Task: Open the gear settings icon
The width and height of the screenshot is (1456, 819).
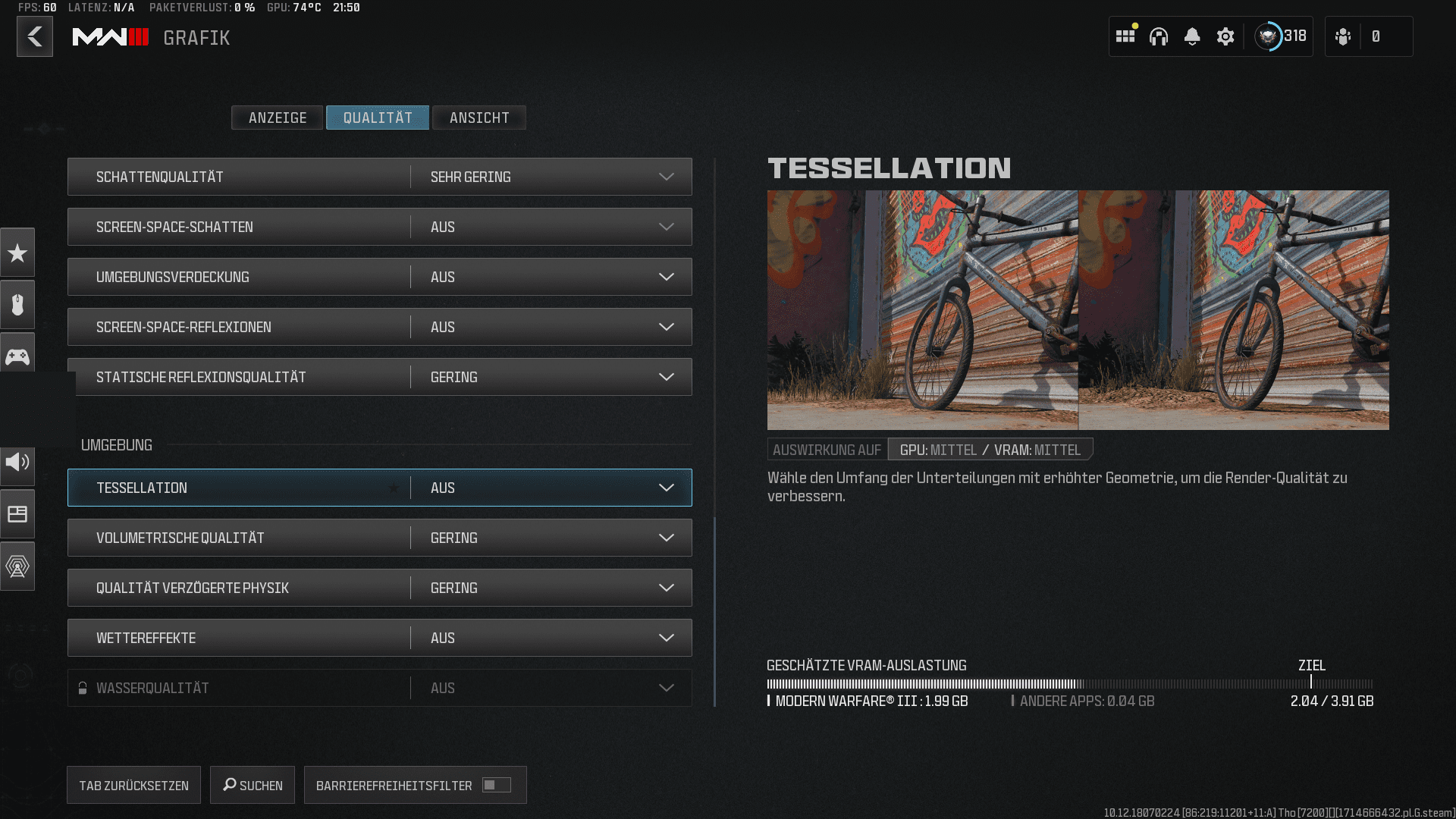Action: click(1225, 36)
